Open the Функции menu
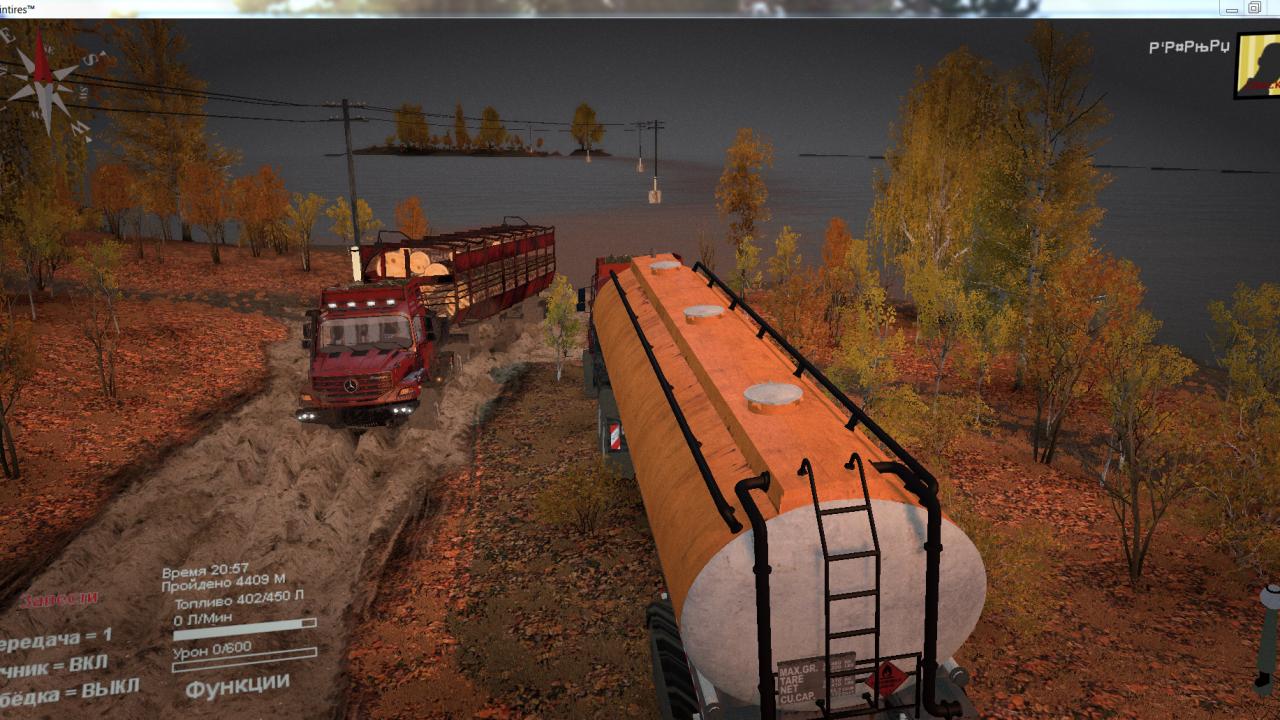 (x=237, y=686)
